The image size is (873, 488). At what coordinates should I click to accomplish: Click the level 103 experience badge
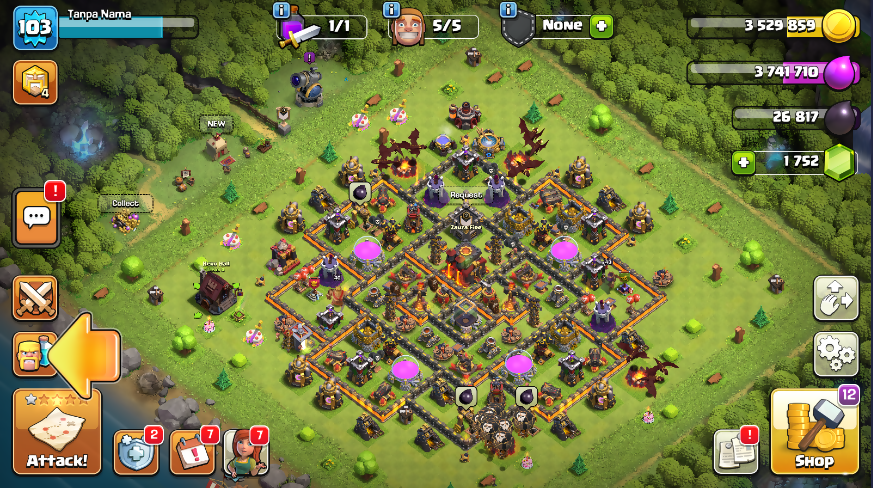point(32,27)
